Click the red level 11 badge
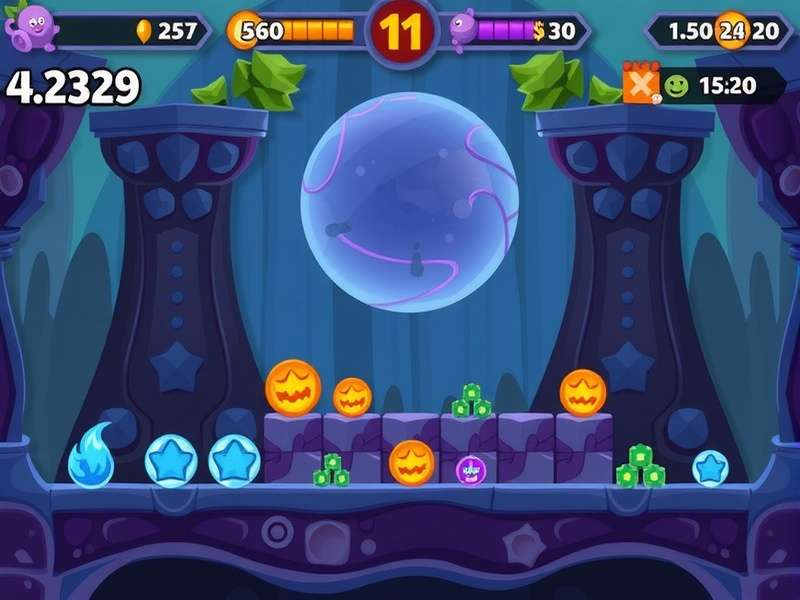Viewport: 800px width, 600px height. [x=403, y=31]
